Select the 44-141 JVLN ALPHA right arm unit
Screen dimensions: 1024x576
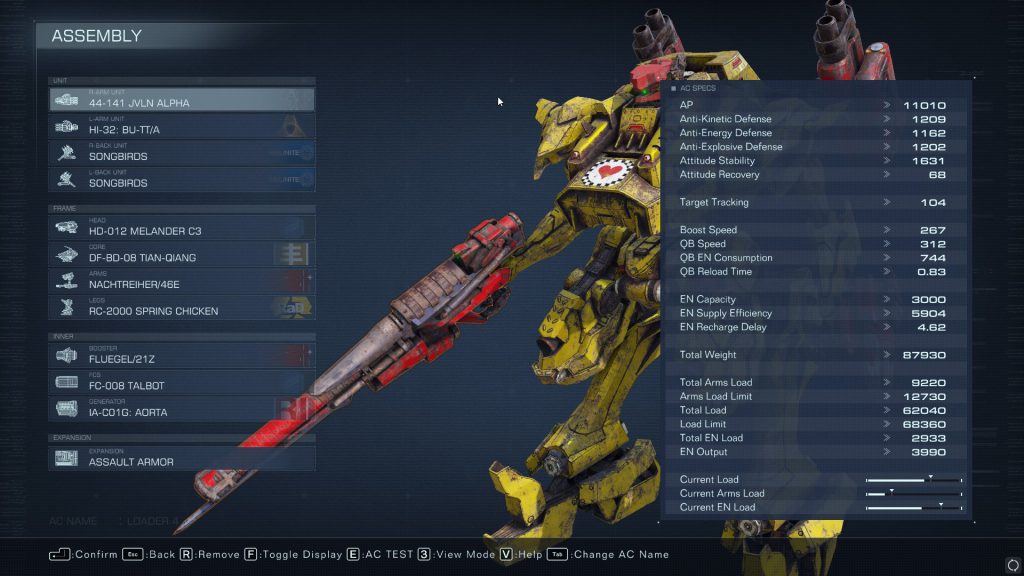(x=182, y=99)
